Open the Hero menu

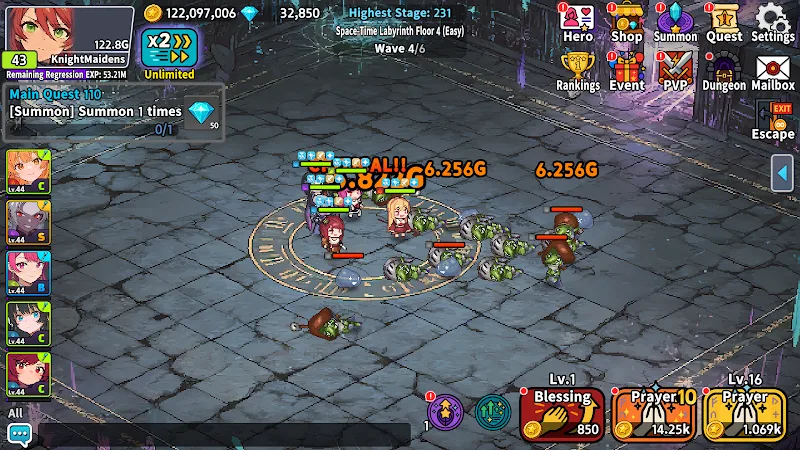[x=578, y=23]
